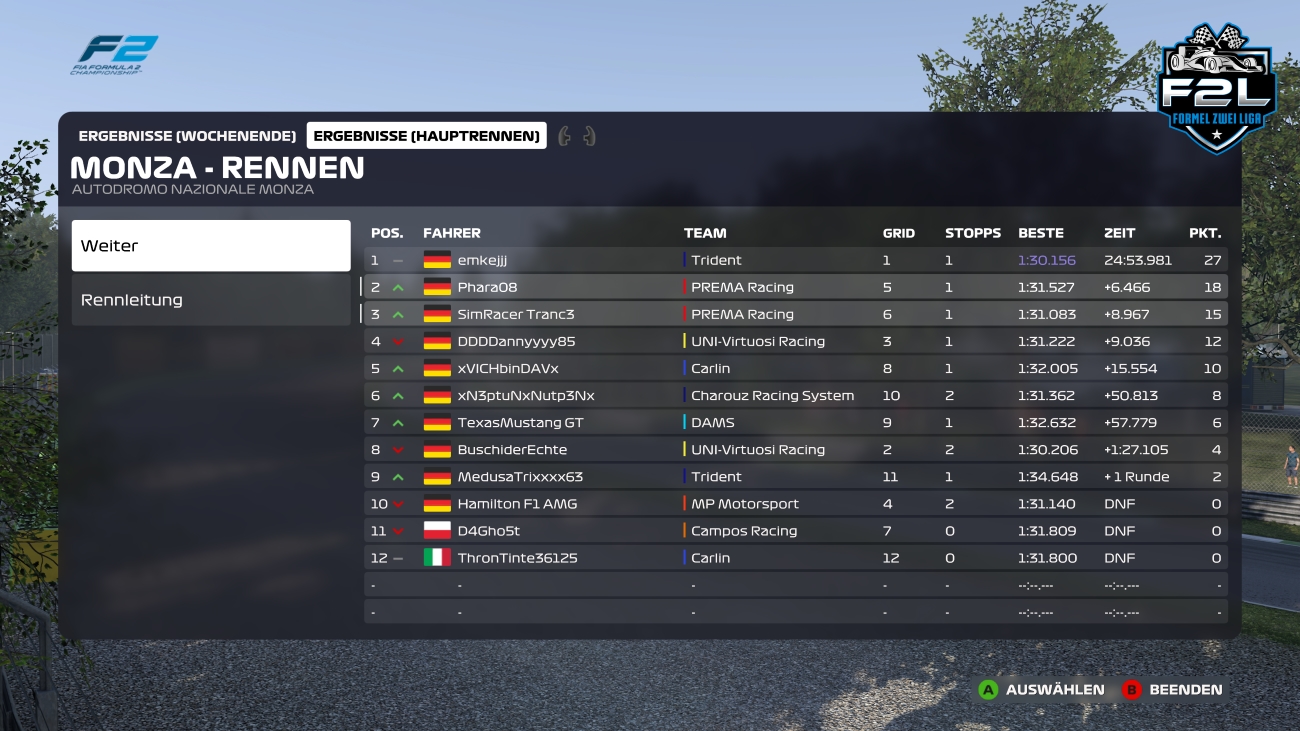Select the Ergebnisse (Hauptrennen) tab
Screen dimensions: 1300x731
(x=426, y=136)
